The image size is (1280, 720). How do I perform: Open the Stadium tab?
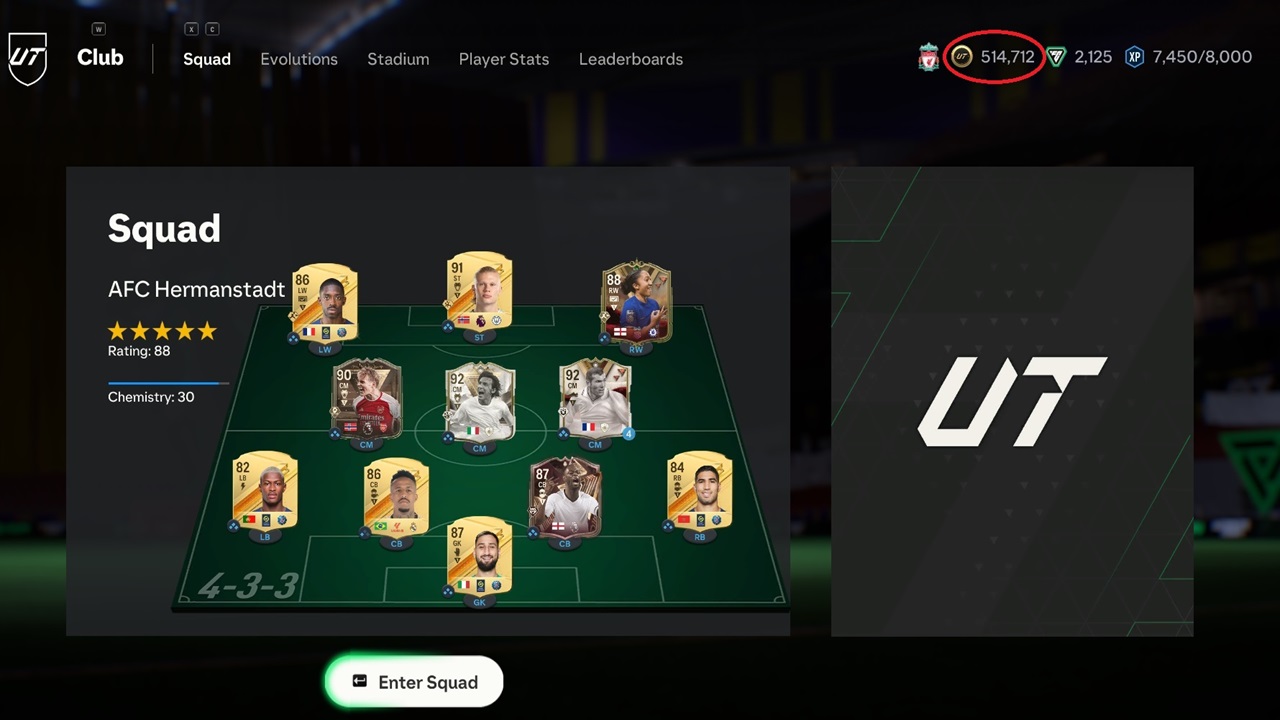[x=398, y=59]
